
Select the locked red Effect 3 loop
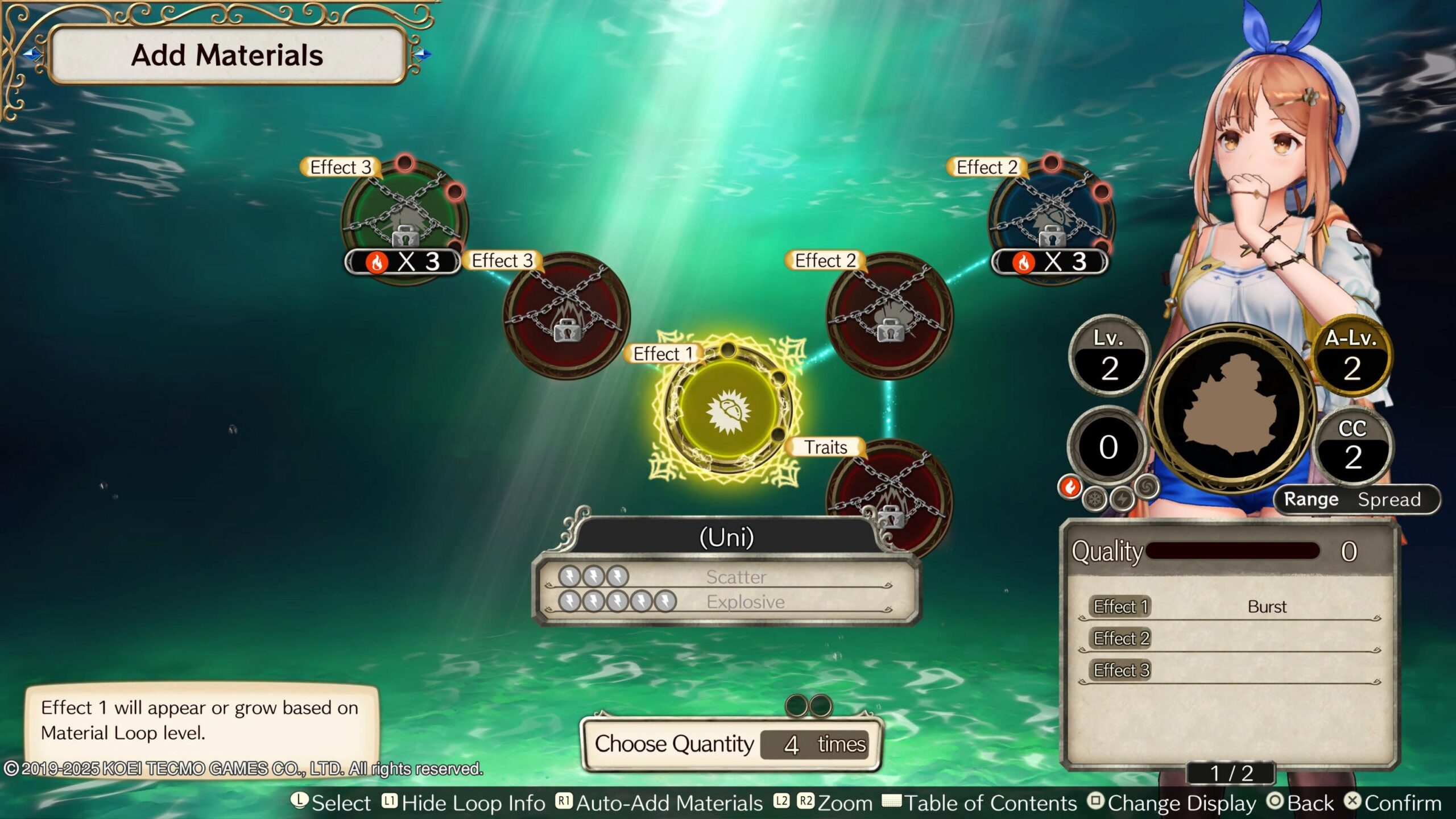566,315
